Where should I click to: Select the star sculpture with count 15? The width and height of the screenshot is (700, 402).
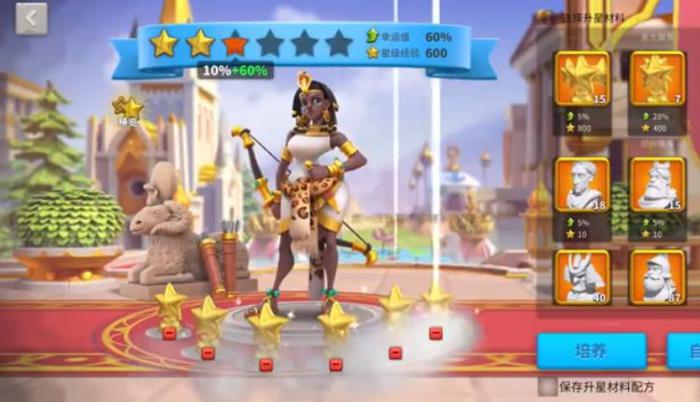[x=582, y=78]
